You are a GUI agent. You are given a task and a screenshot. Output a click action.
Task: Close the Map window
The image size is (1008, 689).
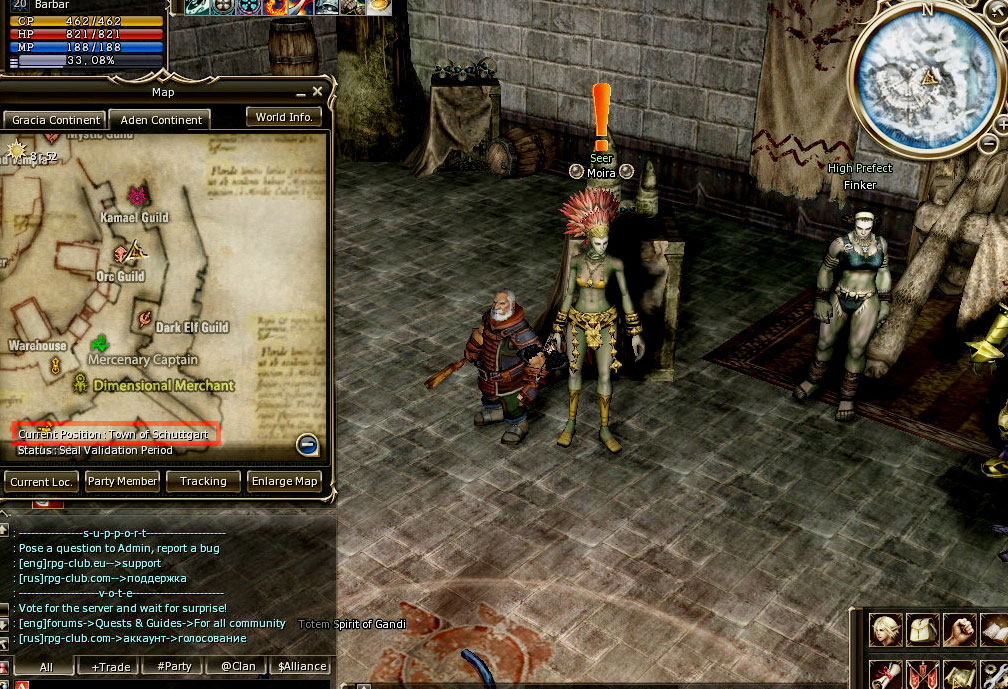tap(318, 92)
